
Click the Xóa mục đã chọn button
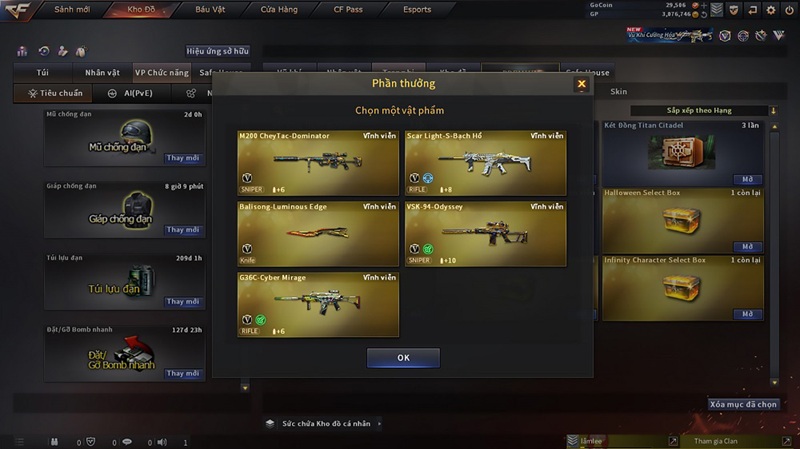click(x=743, y=404)
